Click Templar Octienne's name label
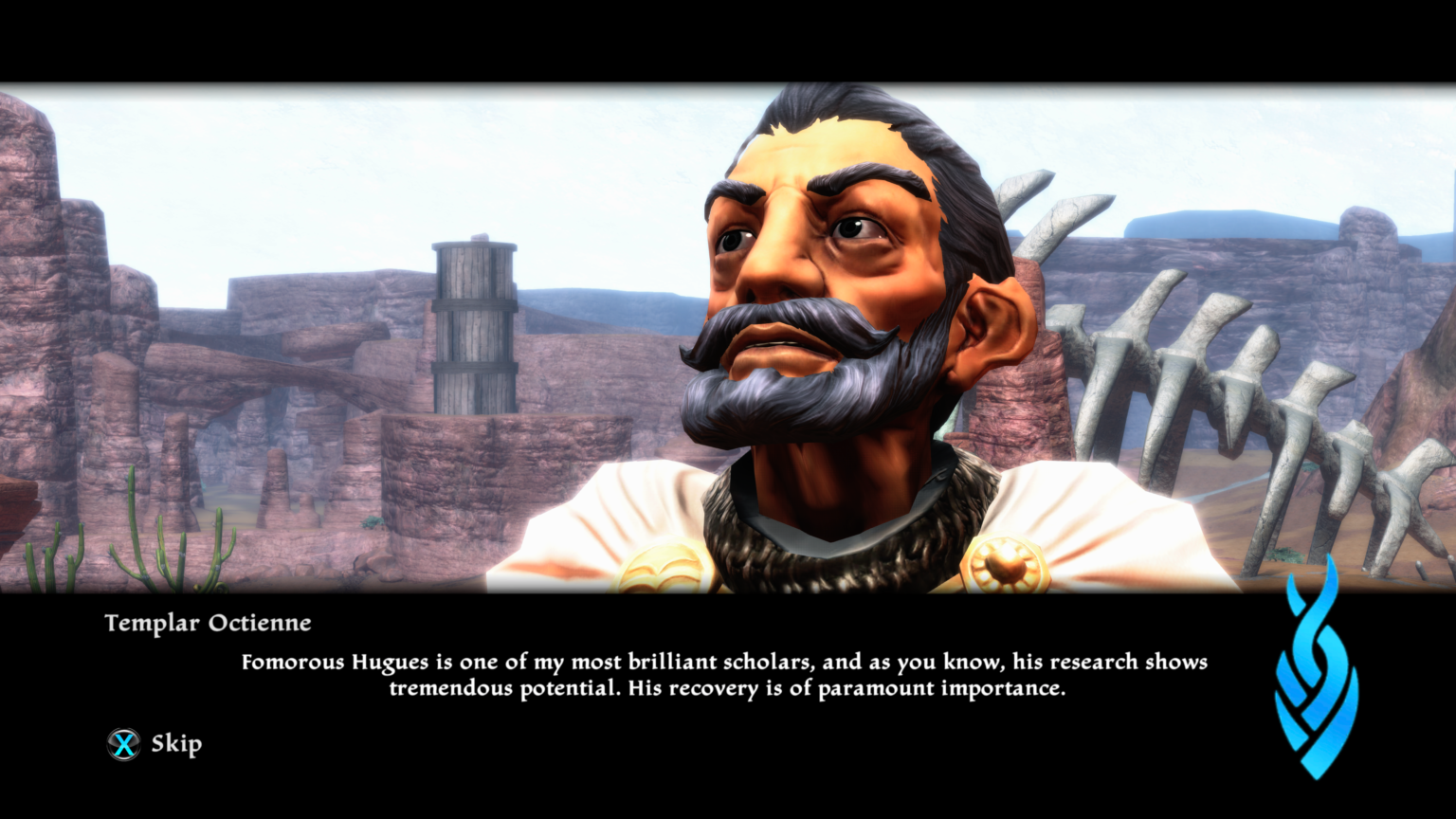This screenshot has height=819, width=1456. (207, 623)
